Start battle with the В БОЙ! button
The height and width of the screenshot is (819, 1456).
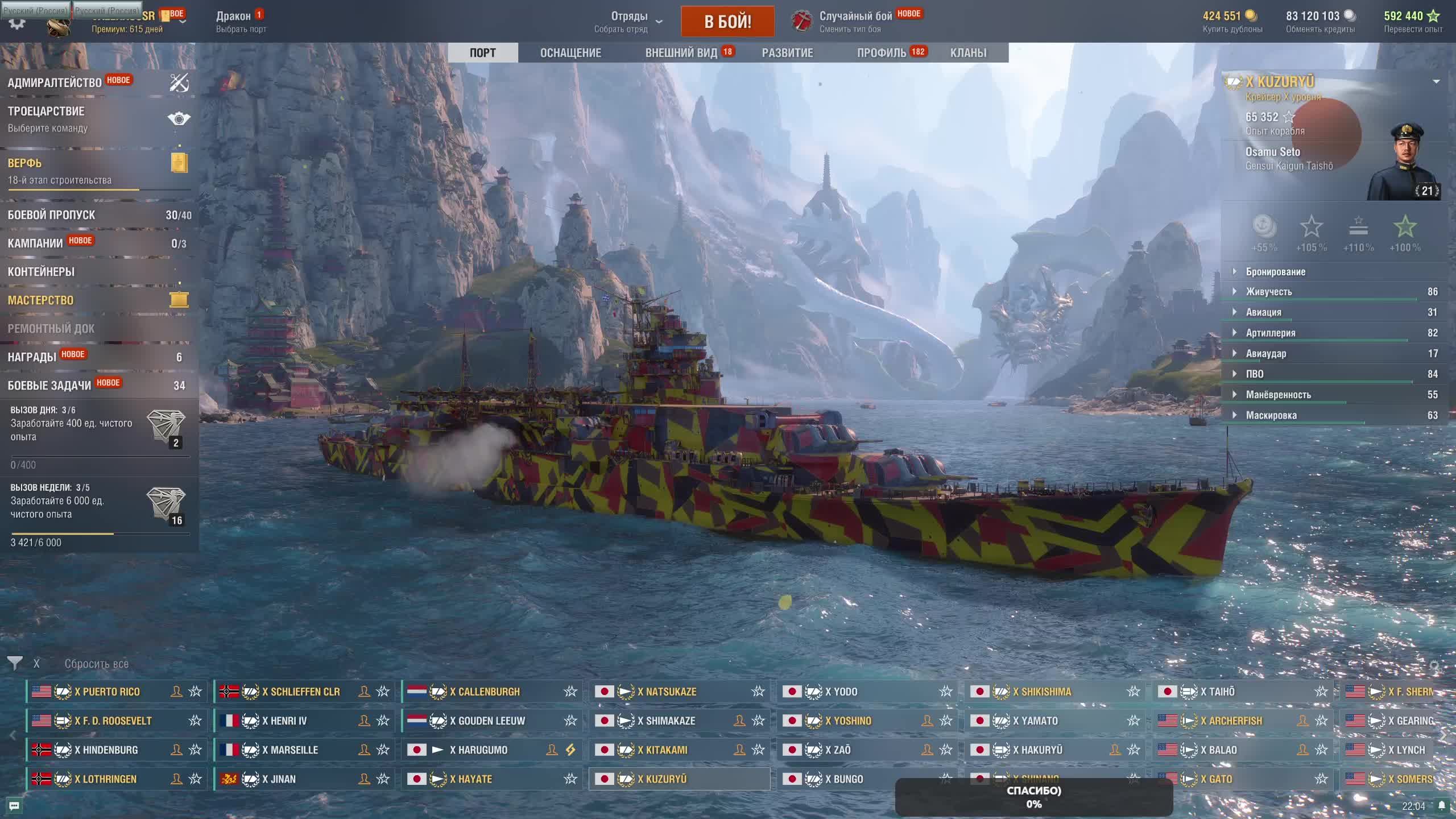pos(727,22)
